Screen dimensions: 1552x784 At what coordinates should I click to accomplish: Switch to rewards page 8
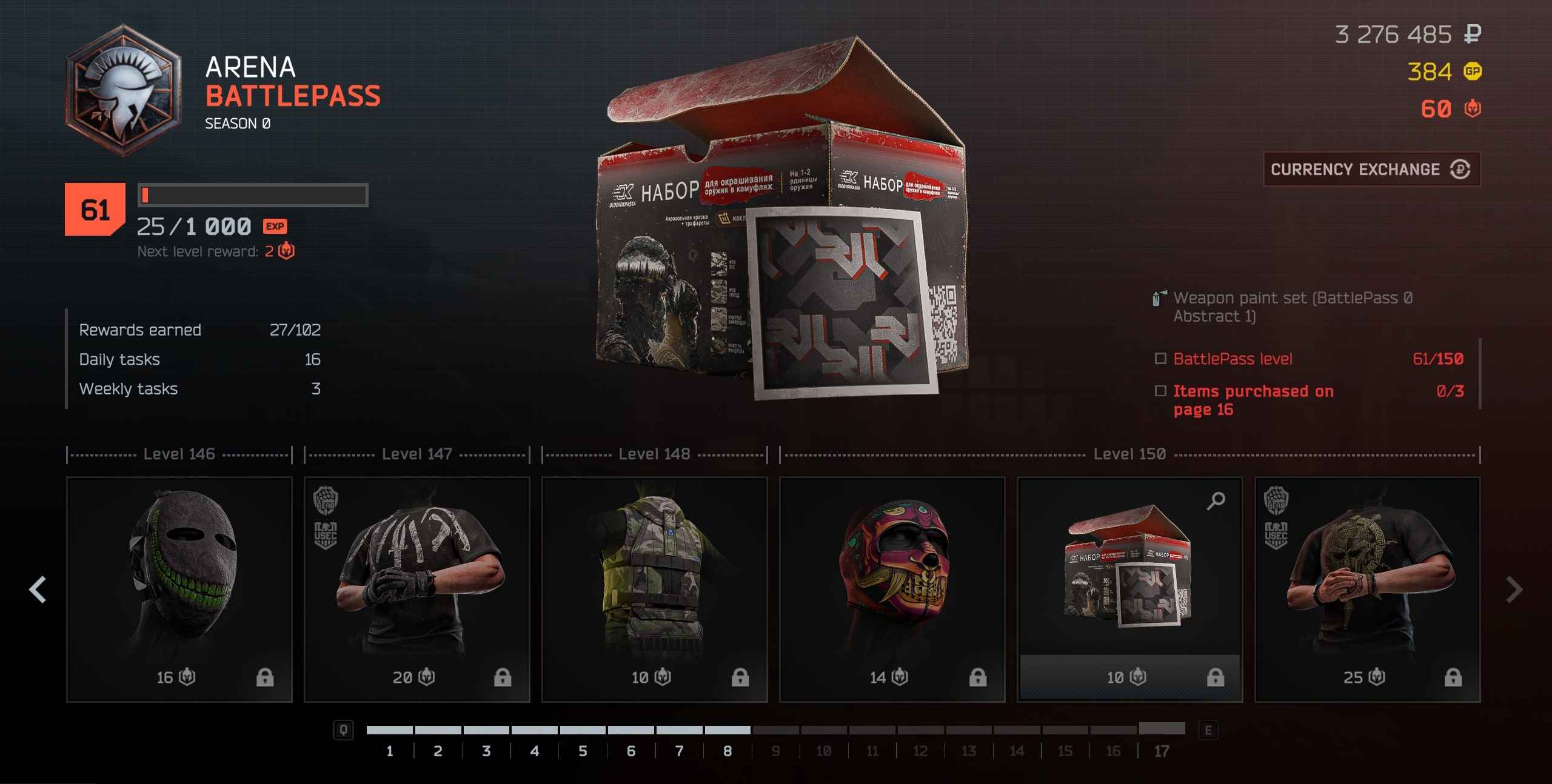point(727,751)
